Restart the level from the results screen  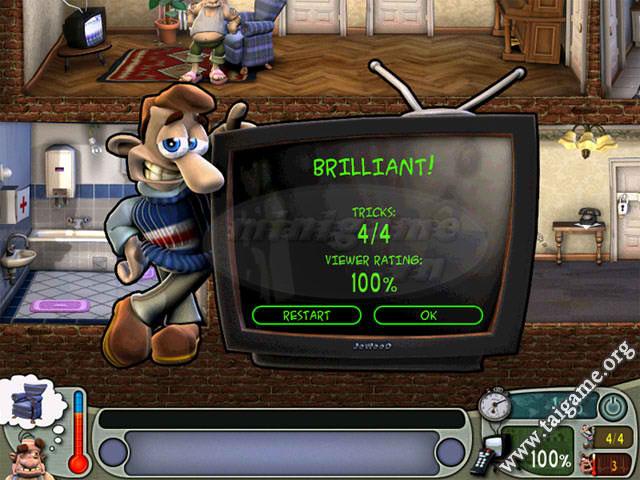pos(305,315)
